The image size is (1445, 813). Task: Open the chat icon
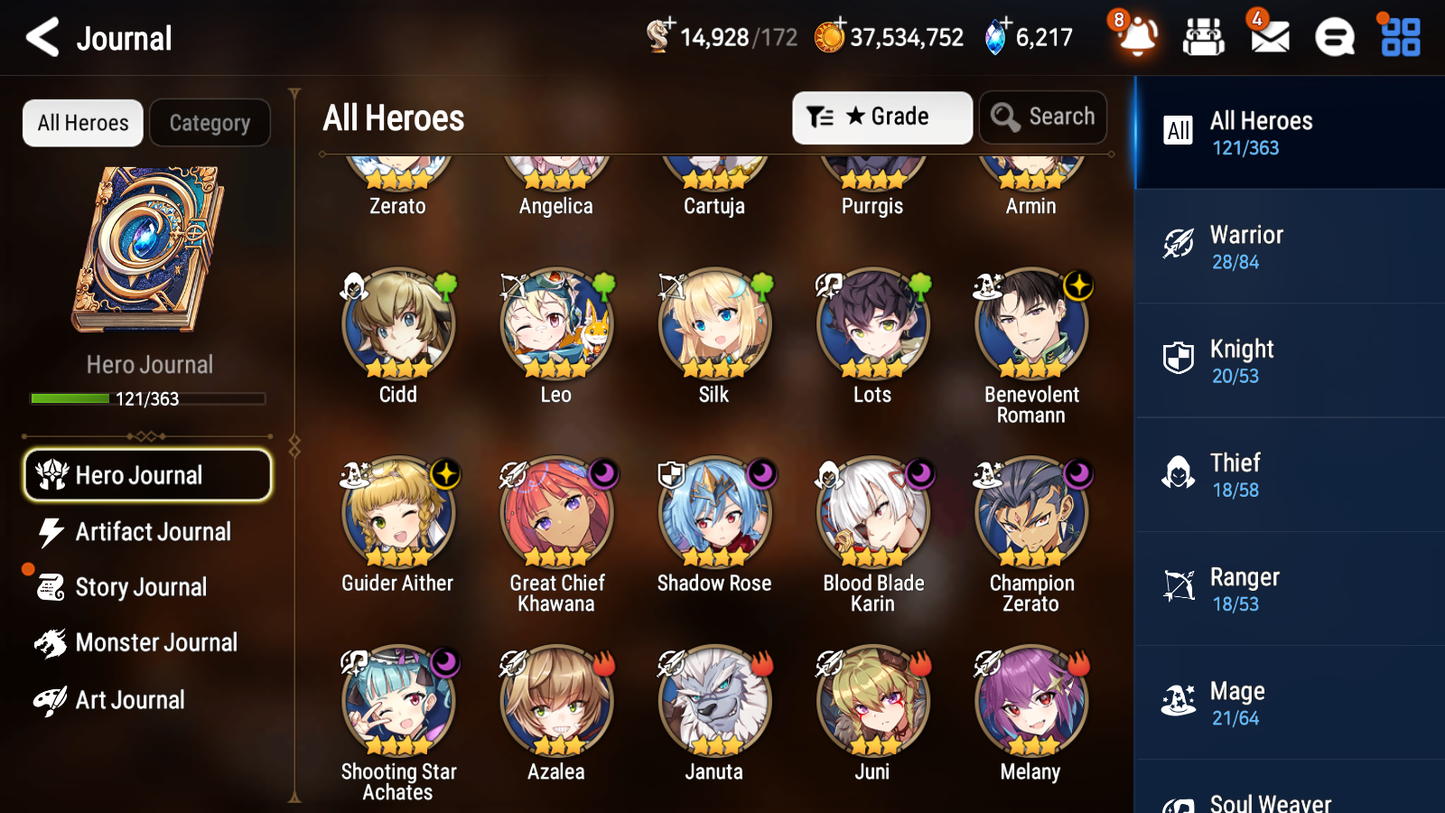point(1334,36)
